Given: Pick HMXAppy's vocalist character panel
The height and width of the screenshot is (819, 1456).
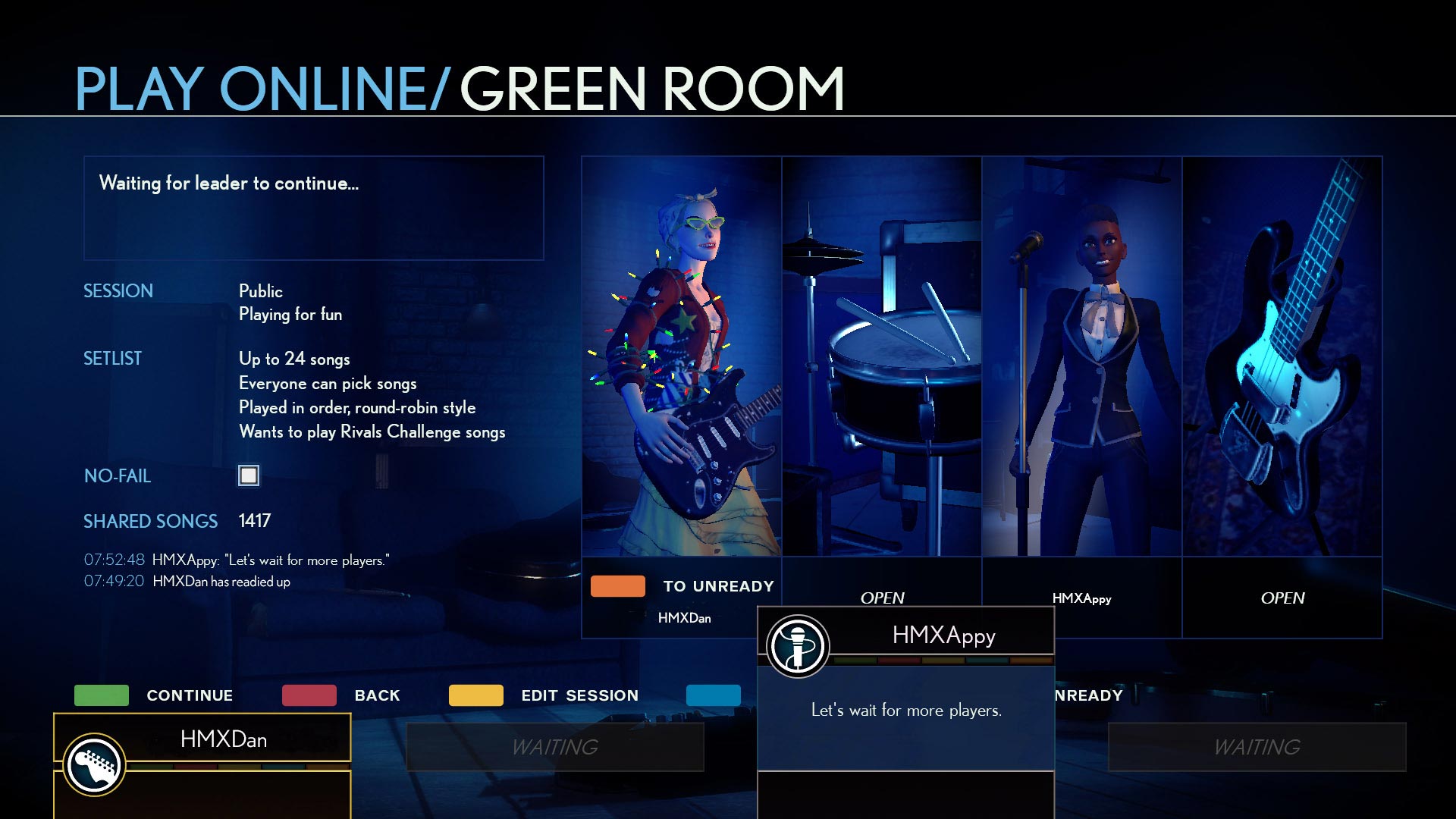Looking at the screenshot, I should tap(1081, 356).
